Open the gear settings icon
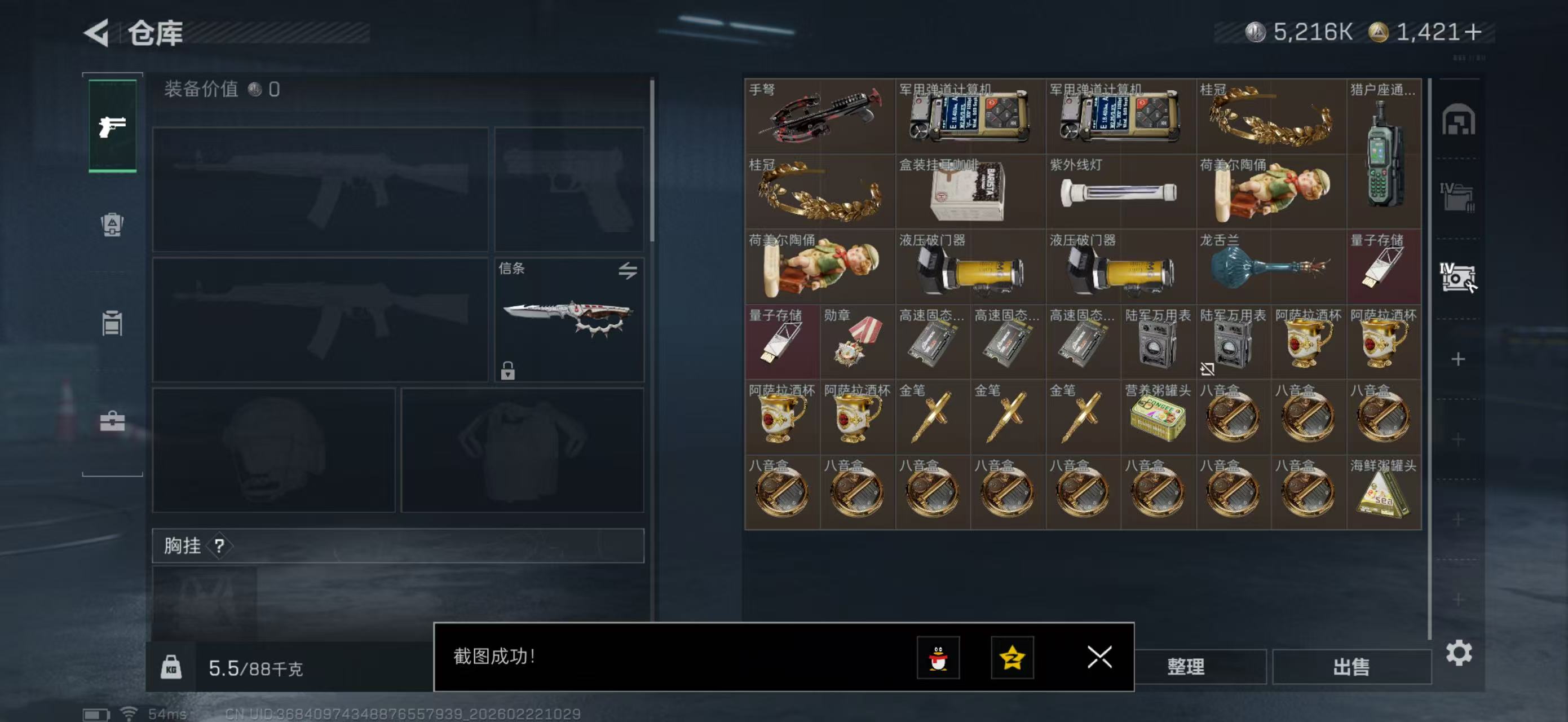The width and height of the screenshot is (1568, 722). (x=1459, y=653)
